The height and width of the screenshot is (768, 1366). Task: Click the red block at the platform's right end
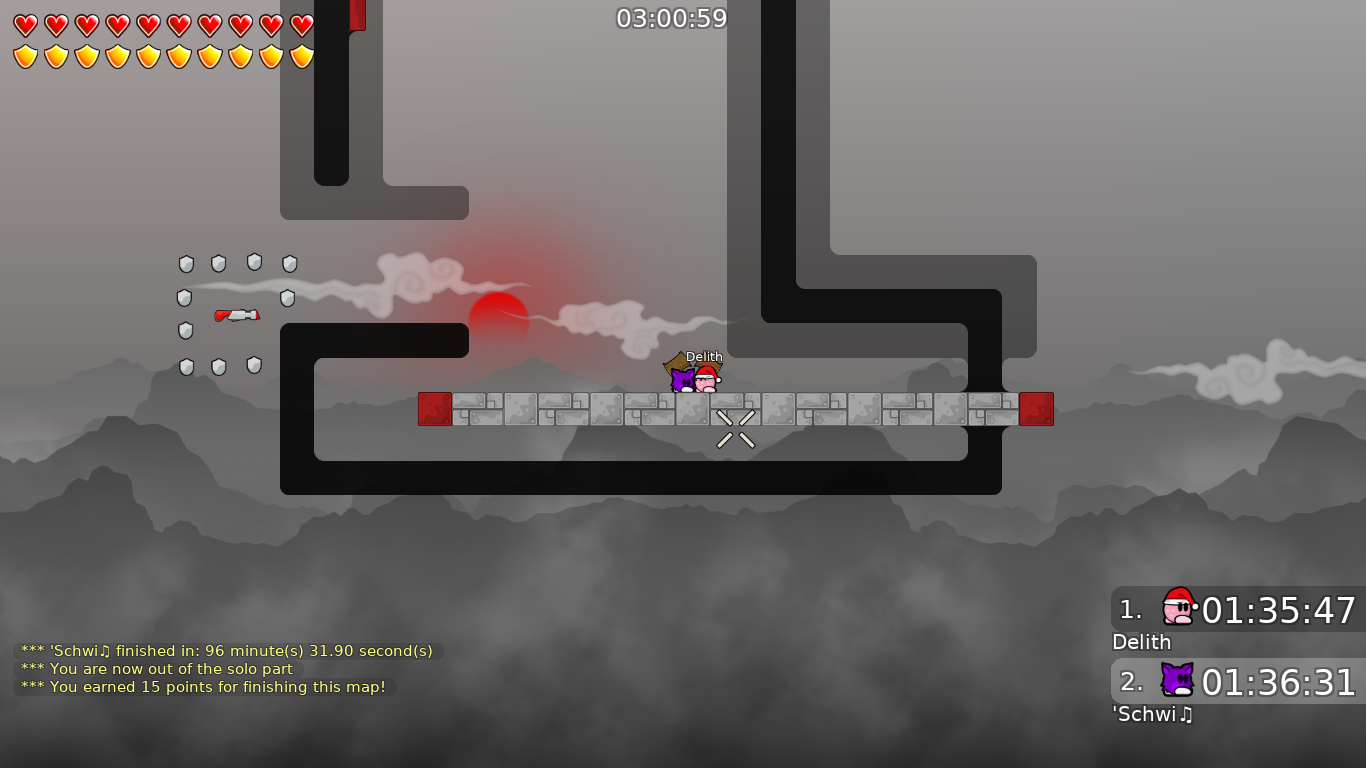(1037, 409)
